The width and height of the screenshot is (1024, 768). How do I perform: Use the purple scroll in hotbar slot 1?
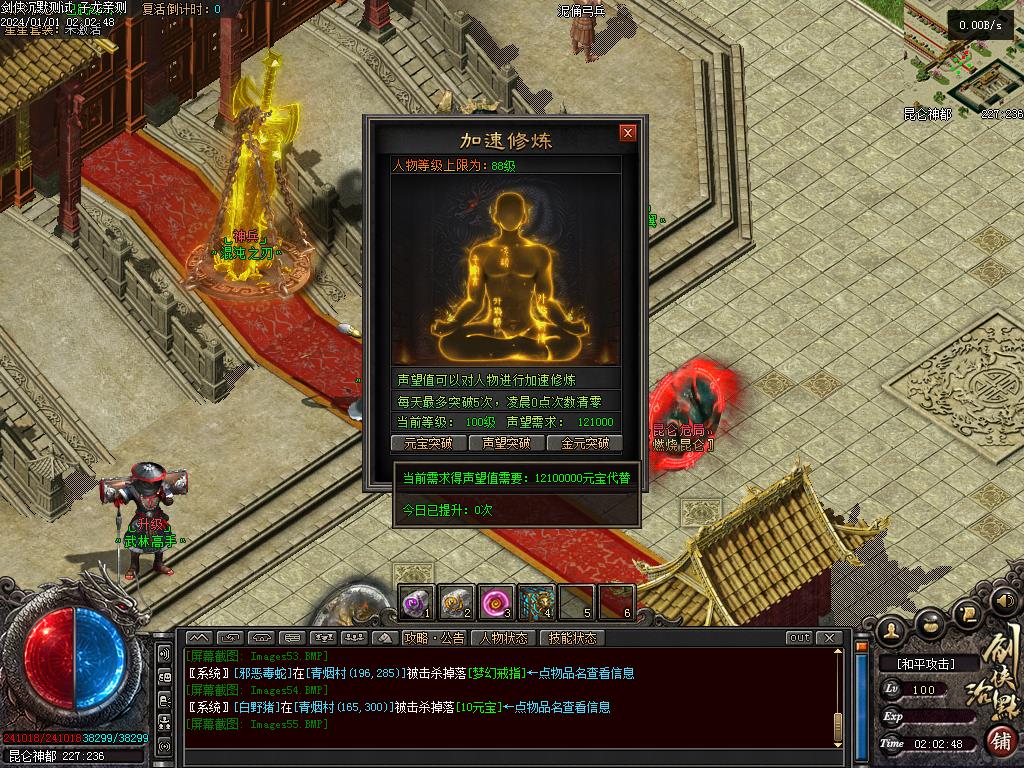click(x=417, y=602)
